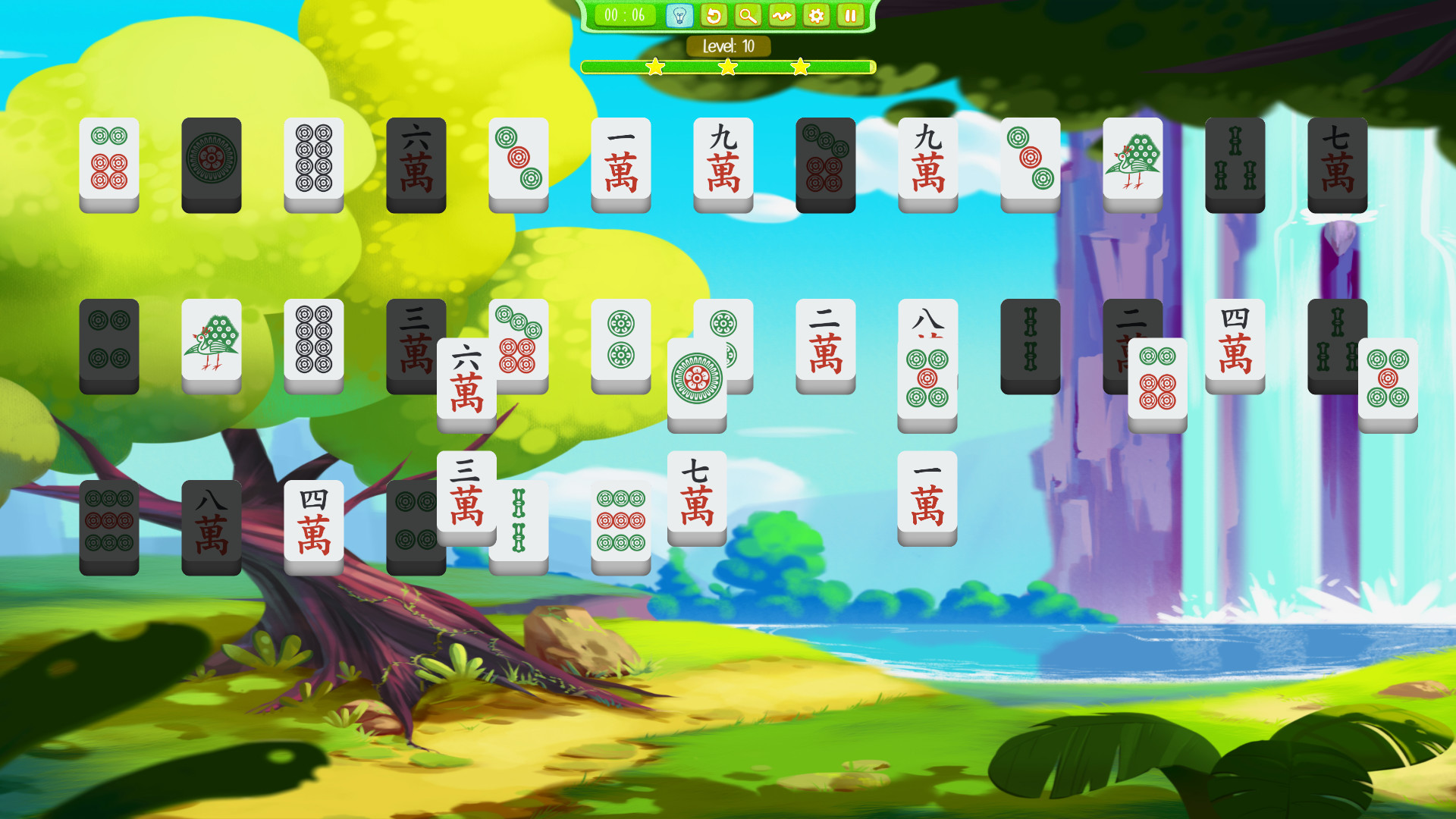This screenshot has height=819, width=1456.
Task: Undo the last move
Action: coord(714,15)
